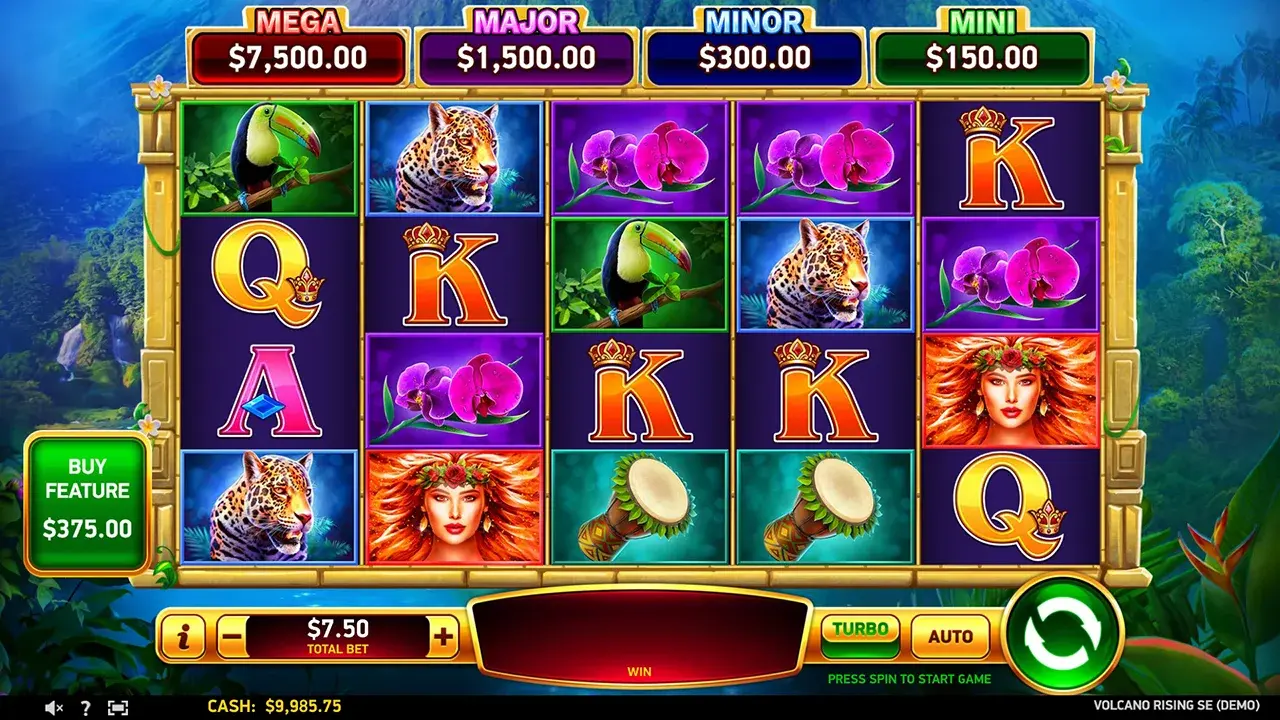Decrease total bet with the minus button

point(231,636)
